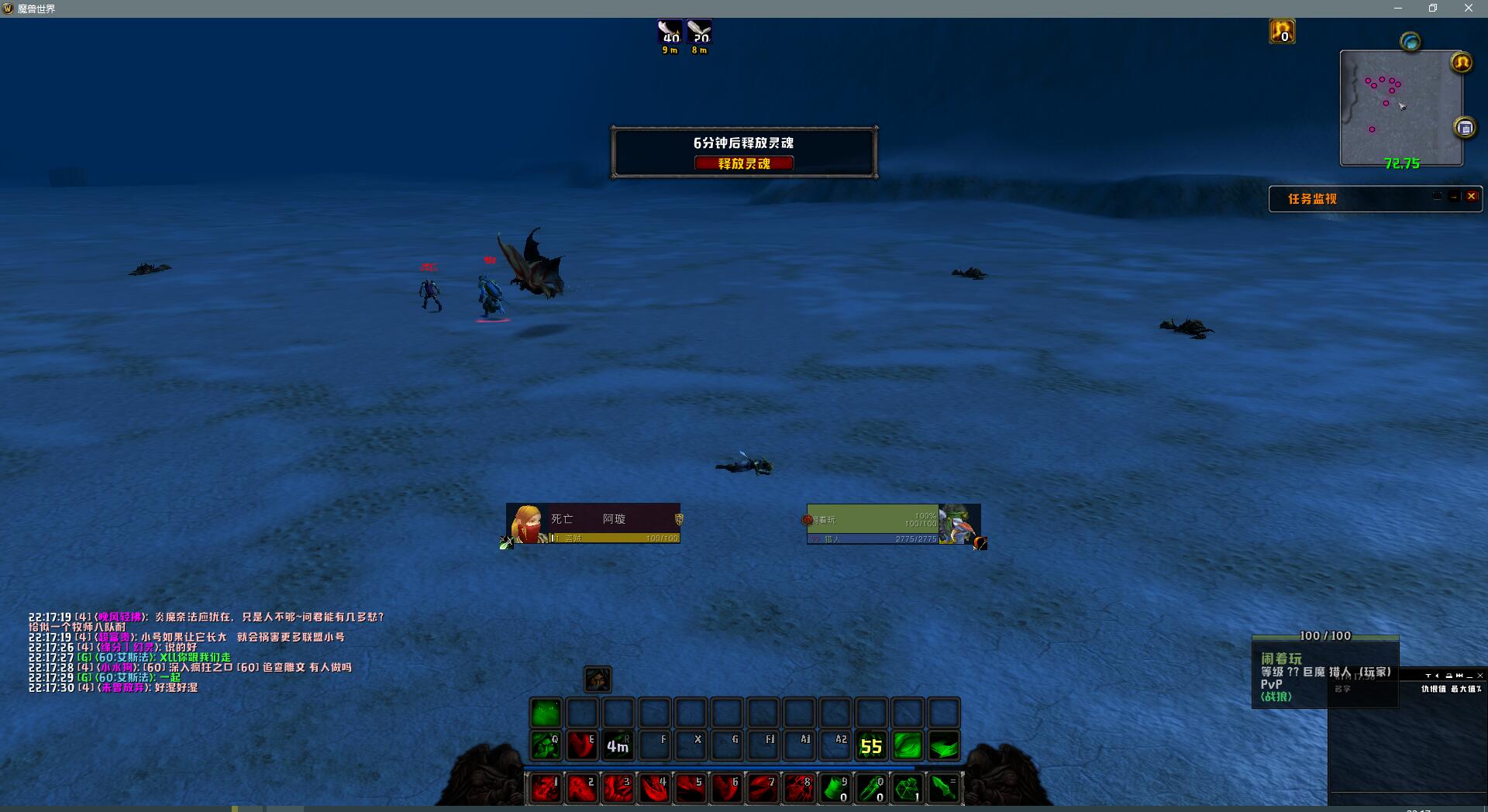Click the red 释放灵魂 release spirit button
1488x812 pixels.
[x=743, y=163]
